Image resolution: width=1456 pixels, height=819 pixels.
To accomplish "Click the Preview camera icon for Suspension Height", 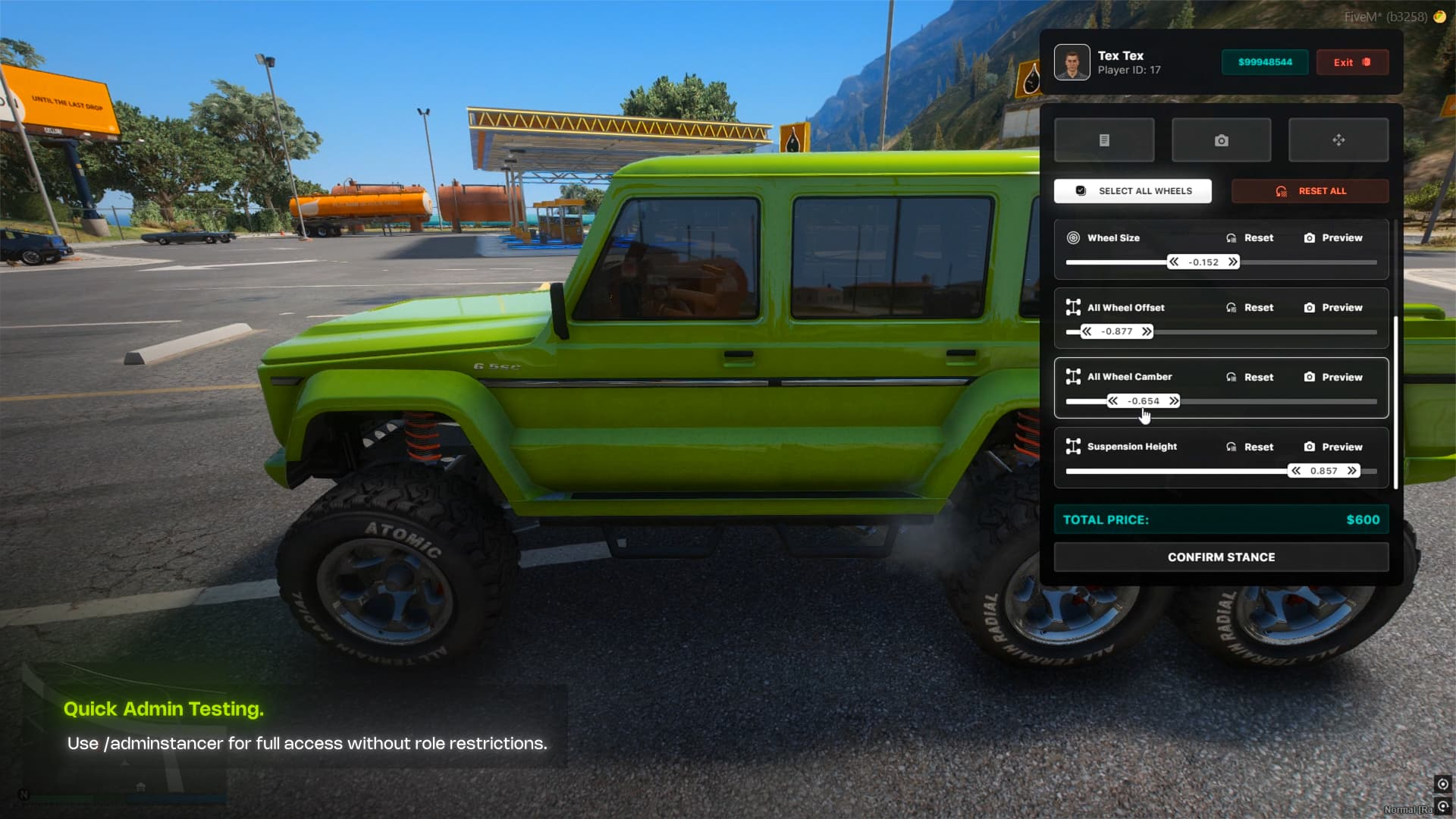I will (x=1309, y=447).
